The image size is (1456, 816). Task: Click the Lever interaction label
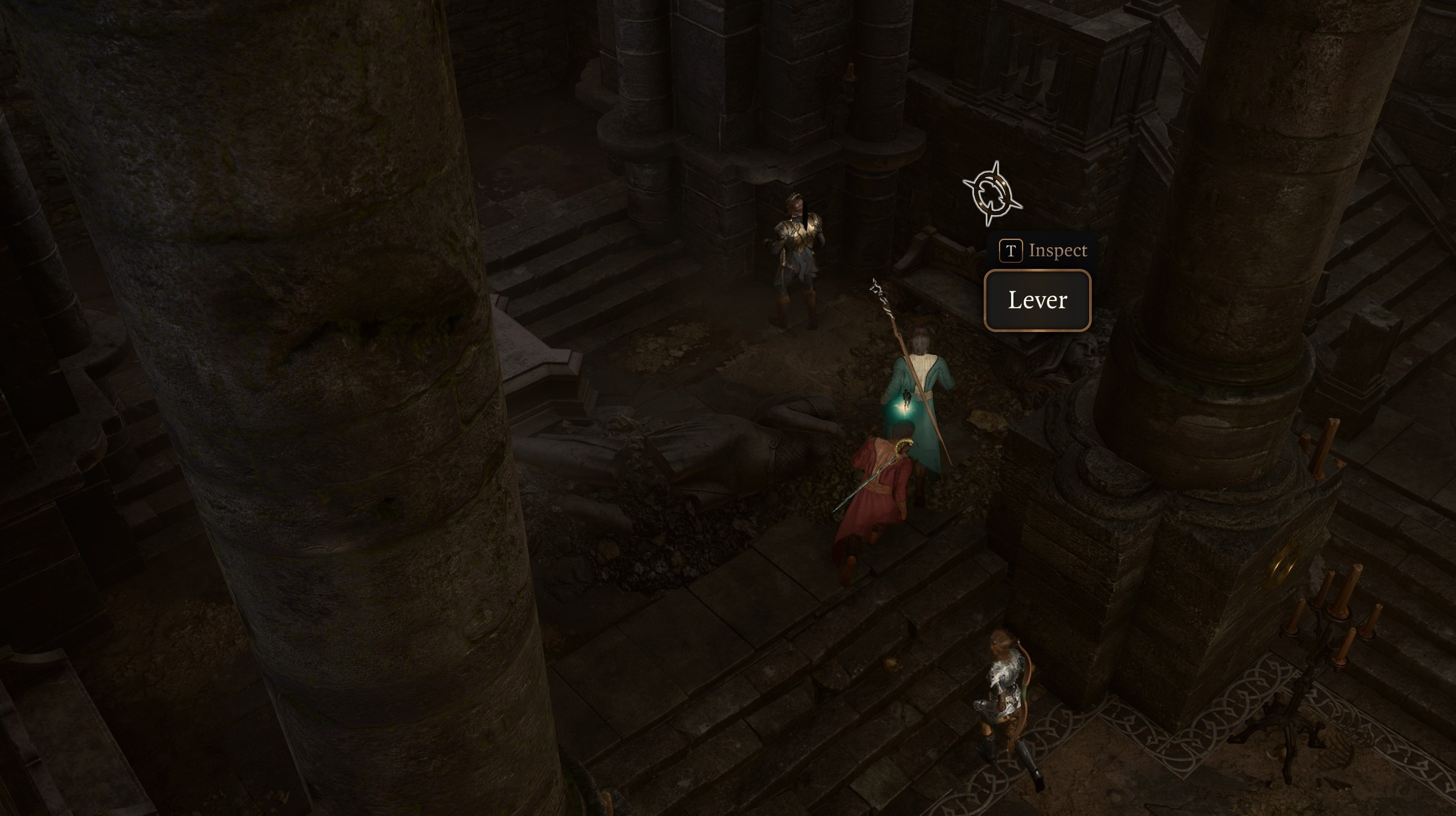1037,300
